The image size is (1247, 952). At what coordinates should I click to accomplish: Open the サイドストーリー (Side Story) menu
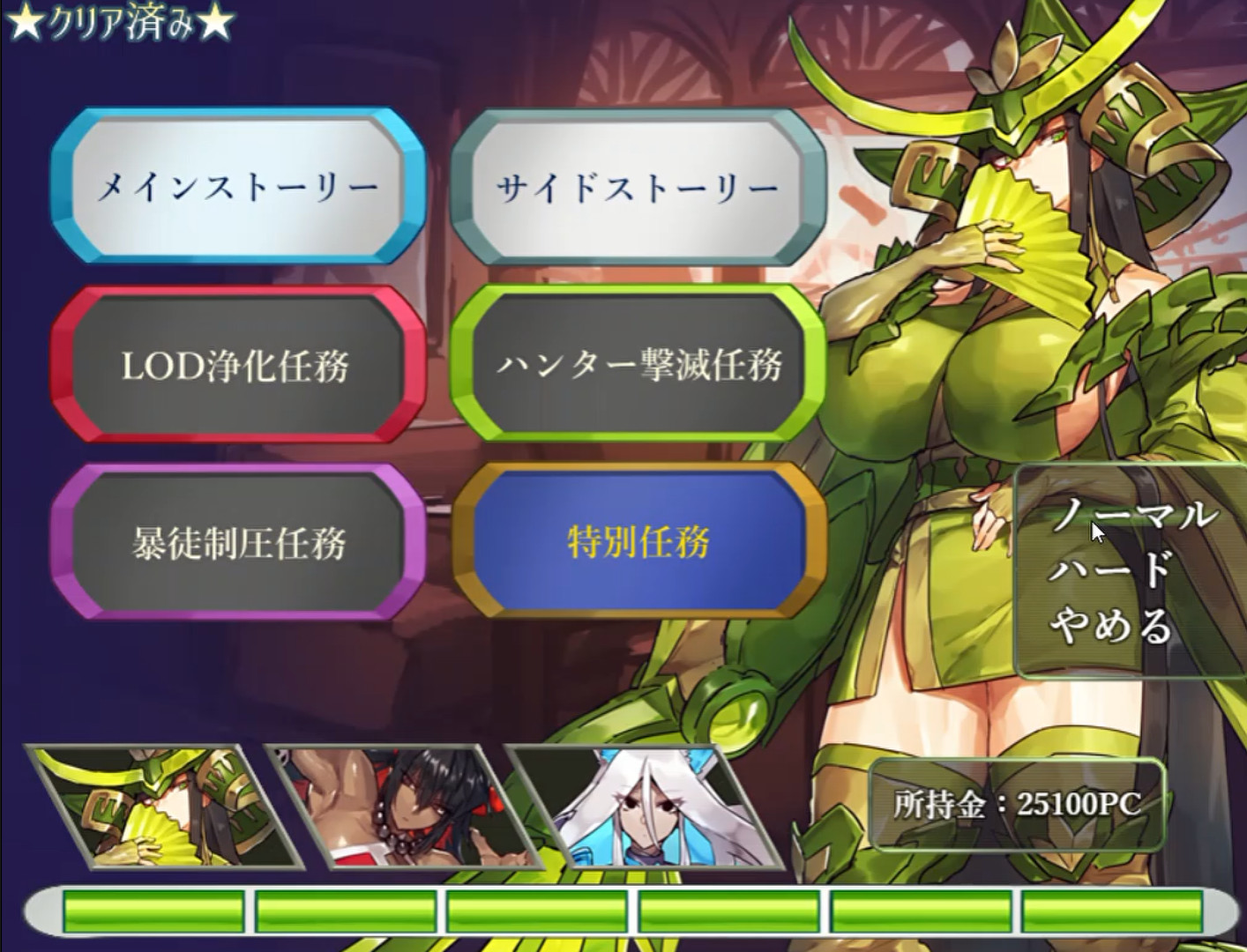click(638, 186)
